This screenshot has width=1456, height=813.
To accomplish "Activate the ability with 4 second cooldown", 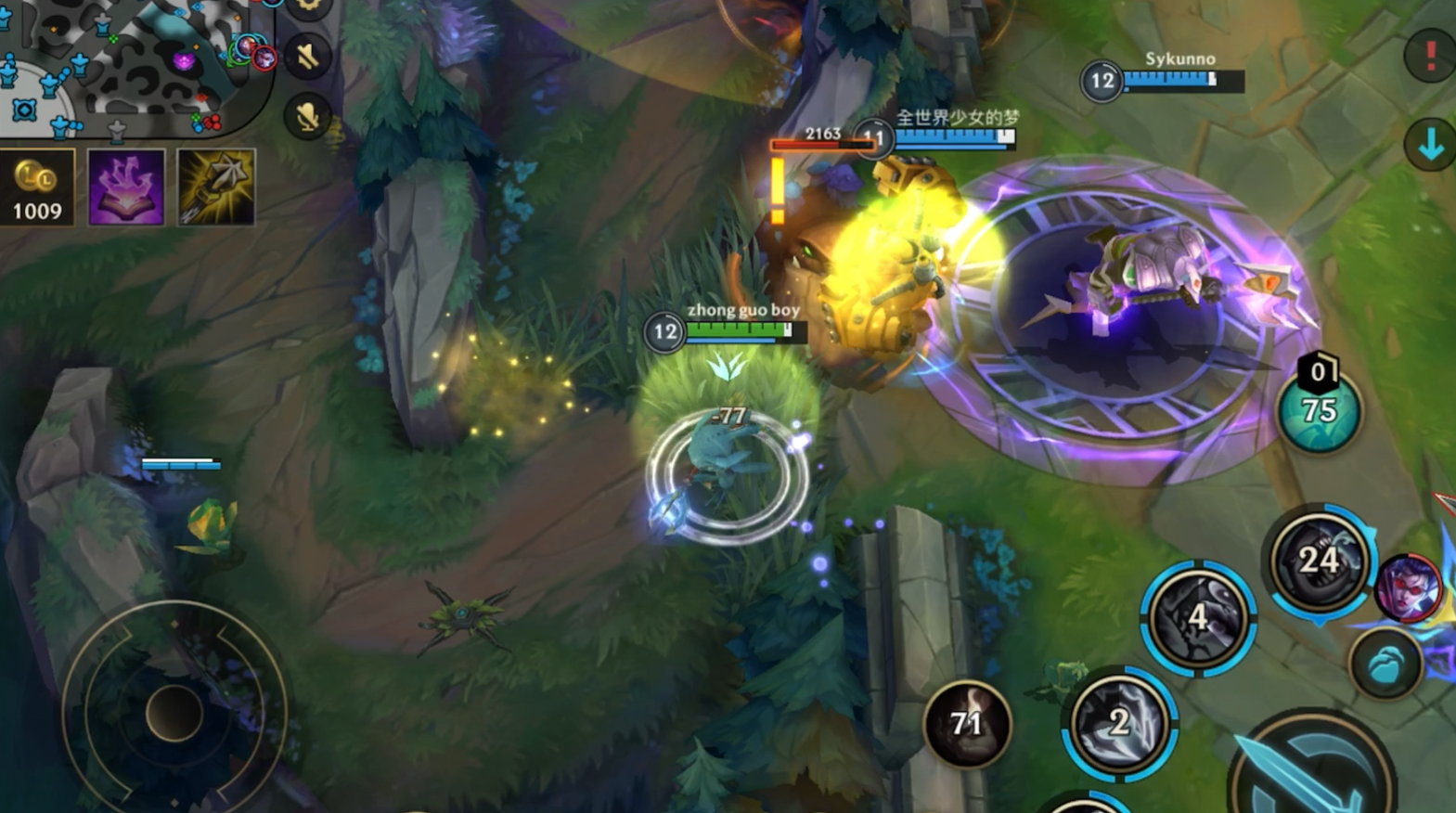I will tap(1198, 617).
